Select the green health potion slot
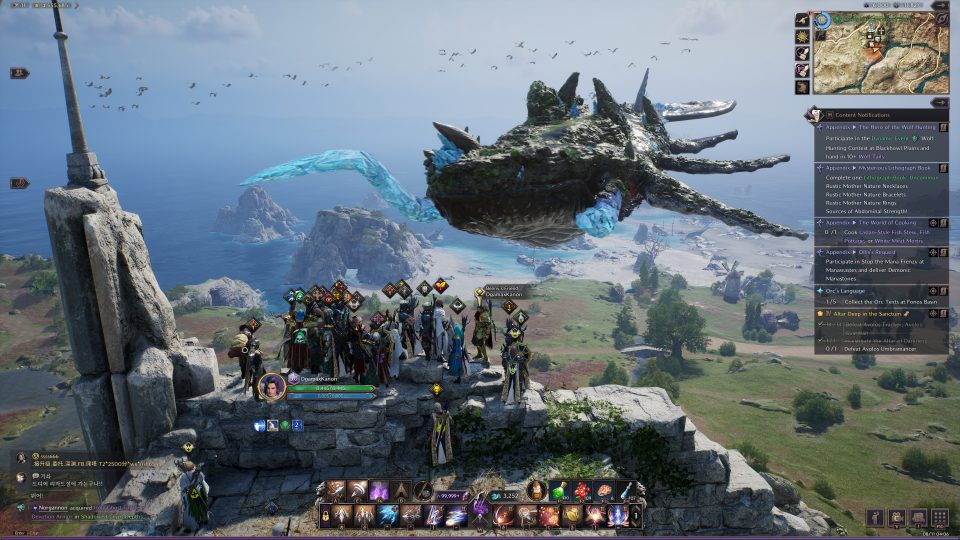This screenshot has height=540, width=960. coord(561,491)
